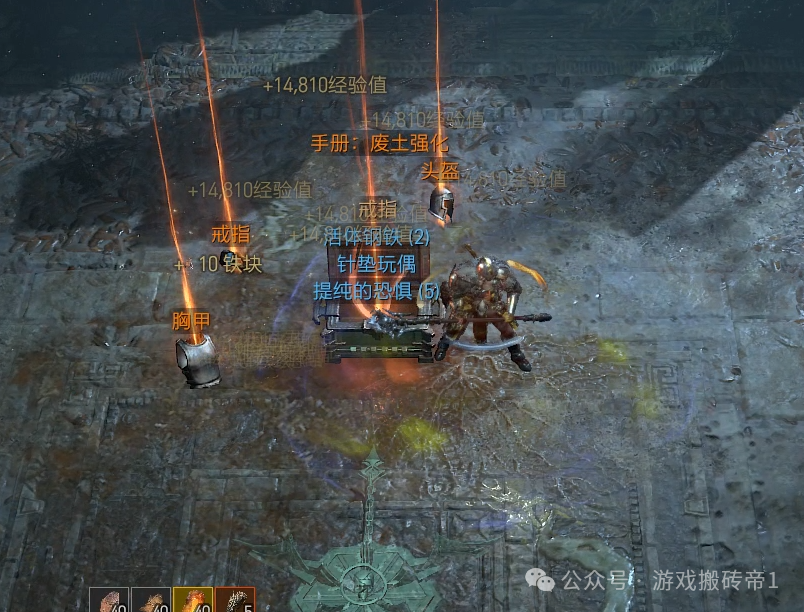Pick up the 手册：废土强化 loot label
Screen dimensions: 804x612
379,143
